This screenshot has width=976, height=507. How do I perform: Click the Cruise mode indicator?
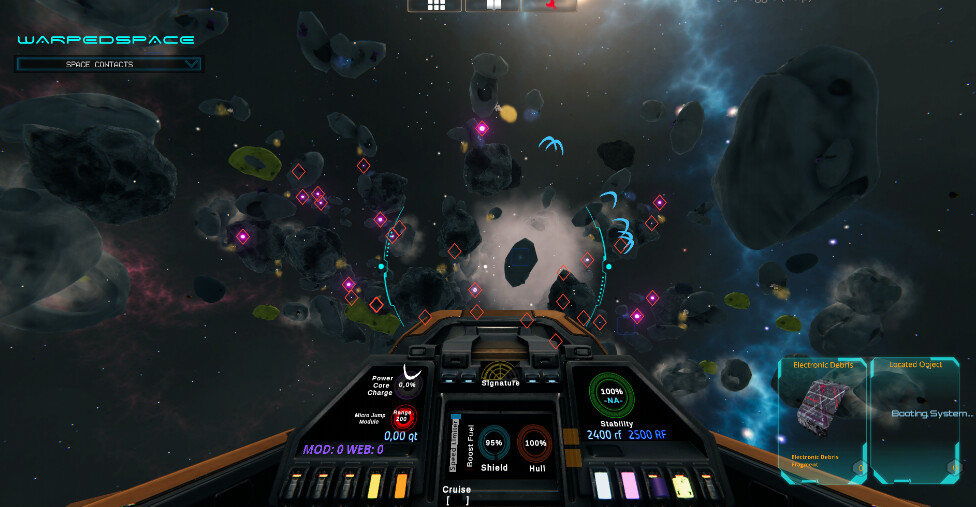tap(455, 494)
